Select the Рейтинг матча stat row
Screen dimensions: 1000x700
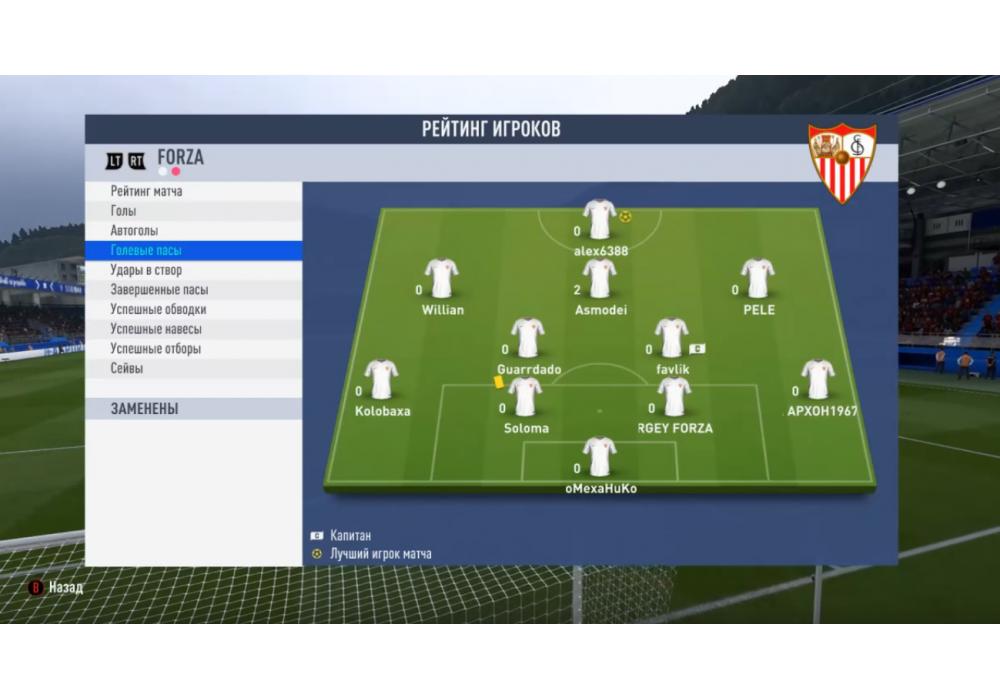coord(147,191)
